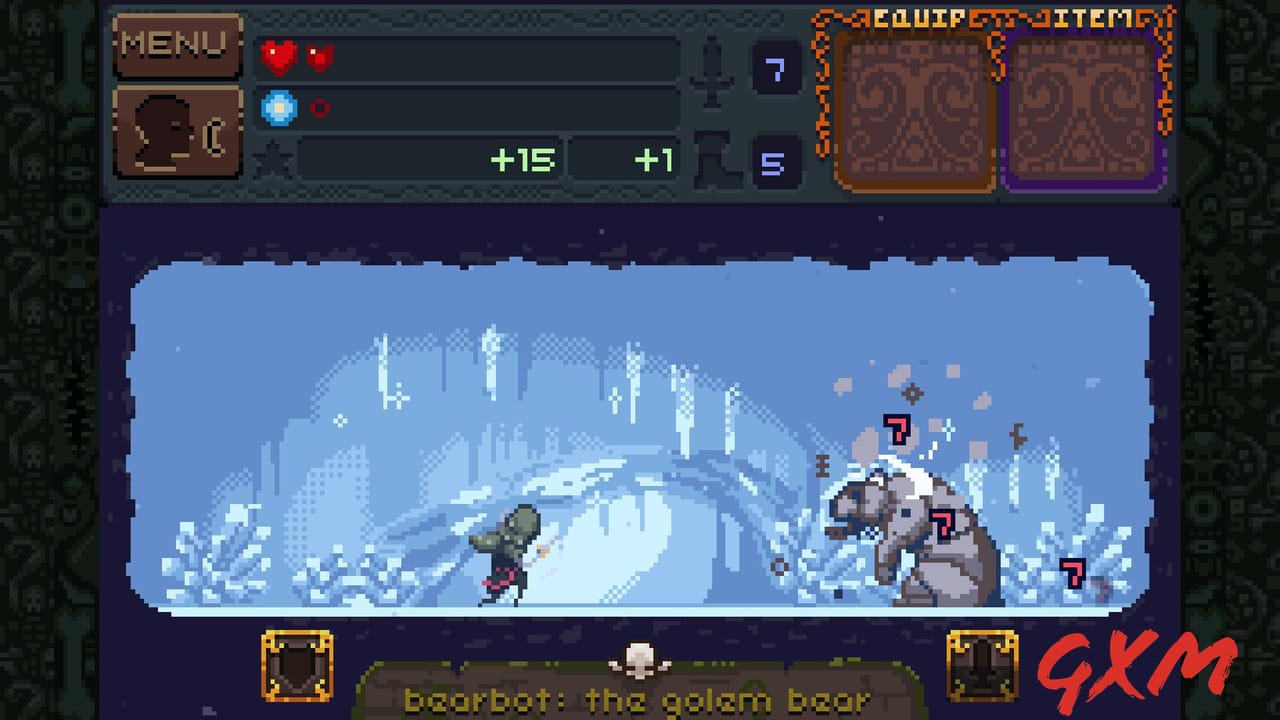Click the skull icon above the name banner
Viewport: 1280px width, 720px height.
point(641,658)
